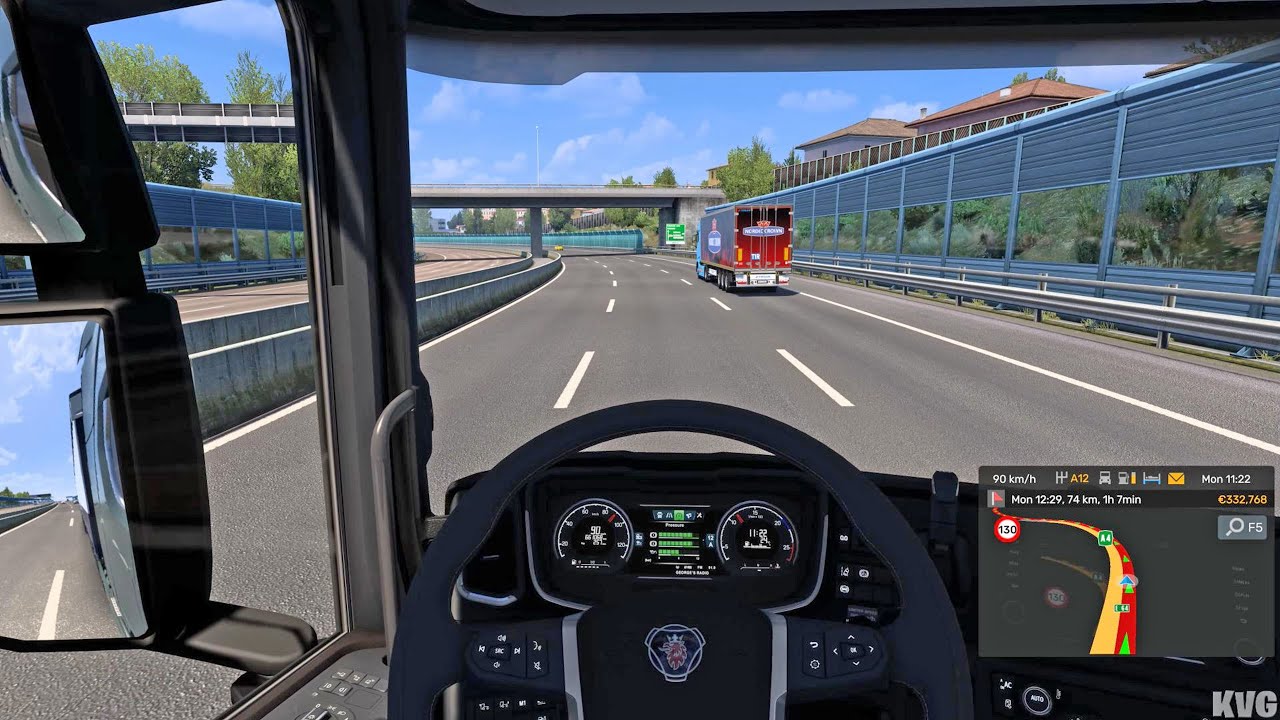The width and height of the screenshot is (1280, 720).
Task: Click the A4 road shield on the navigation map
Action: pyautogui.click(x=1106, y=538)
